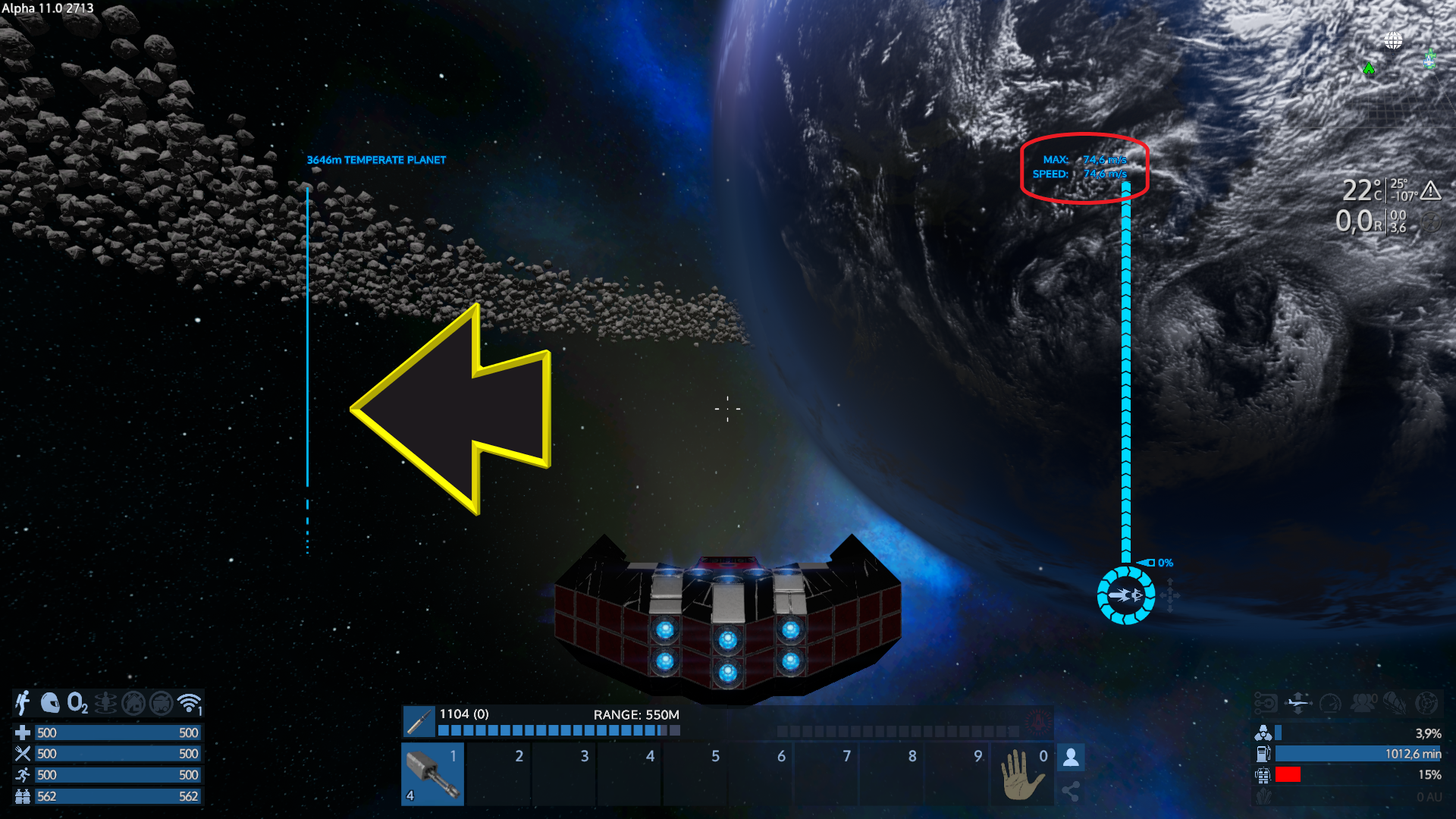Select the Temperate Planet waypoint label
This screenshot has height=819, width=1456.
(x=376, y=160)
